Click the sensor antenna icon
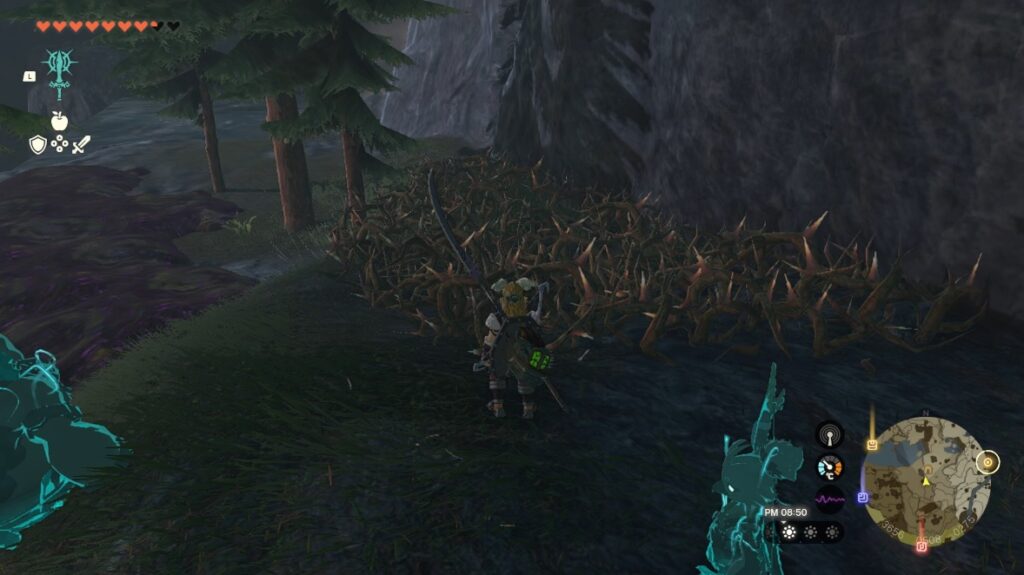Image resolution: width=1024 pixels, height=575 pixels. tap(829, 434)
